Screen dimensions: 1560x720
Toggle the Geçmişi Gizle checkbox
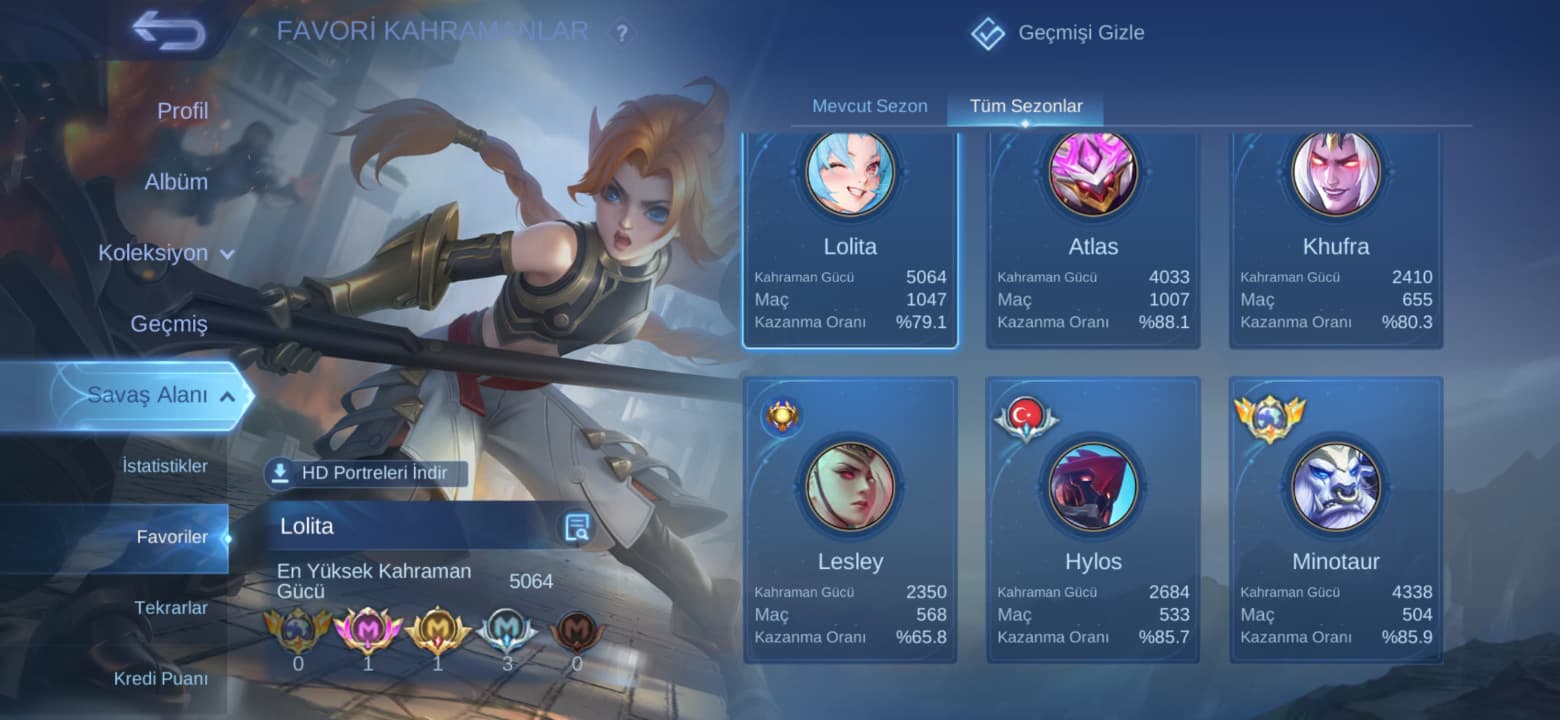click(988, 33)
